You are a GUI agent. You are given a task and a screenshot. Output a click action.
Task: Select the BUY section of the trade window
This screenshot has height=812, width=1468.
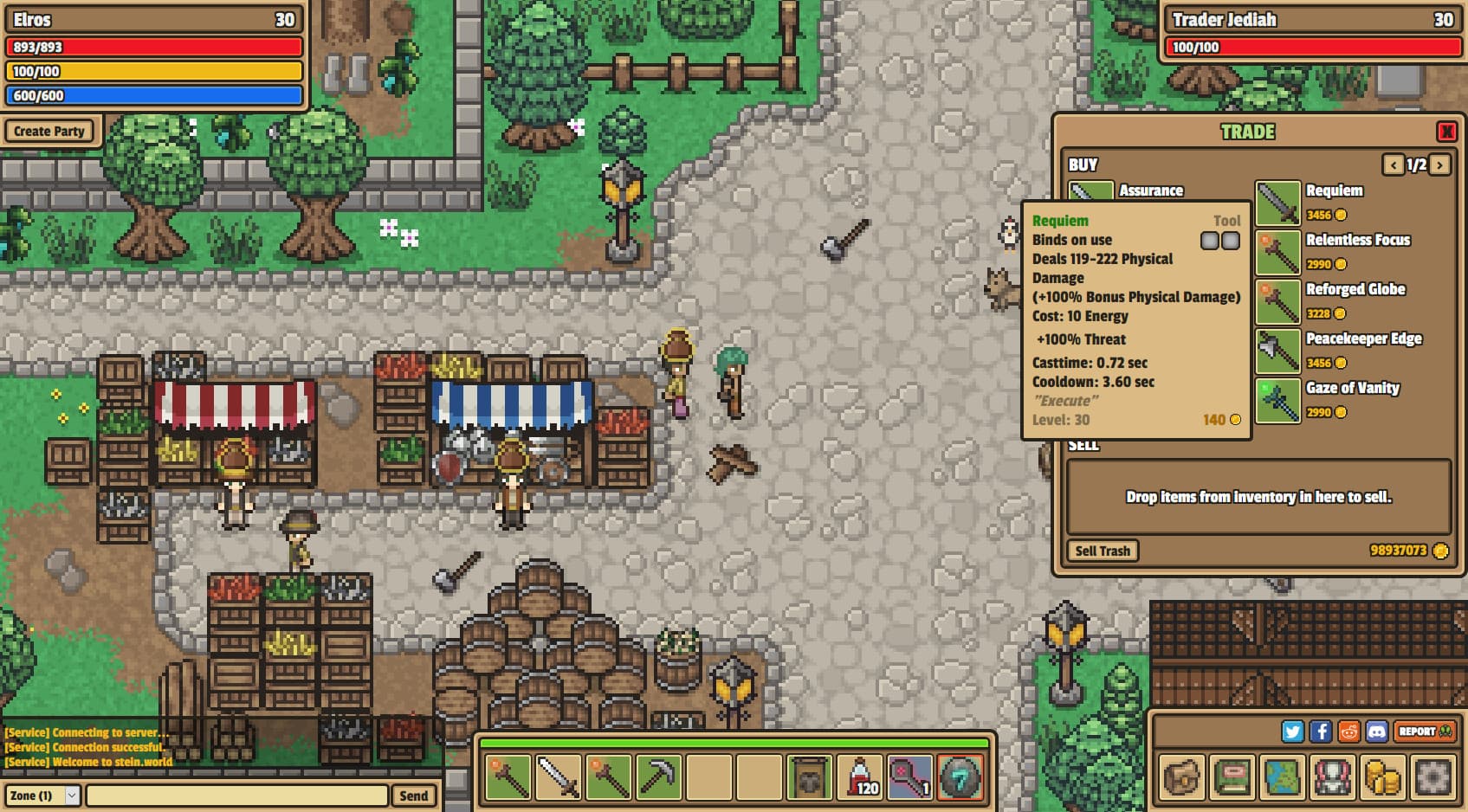coord(1082,165)
